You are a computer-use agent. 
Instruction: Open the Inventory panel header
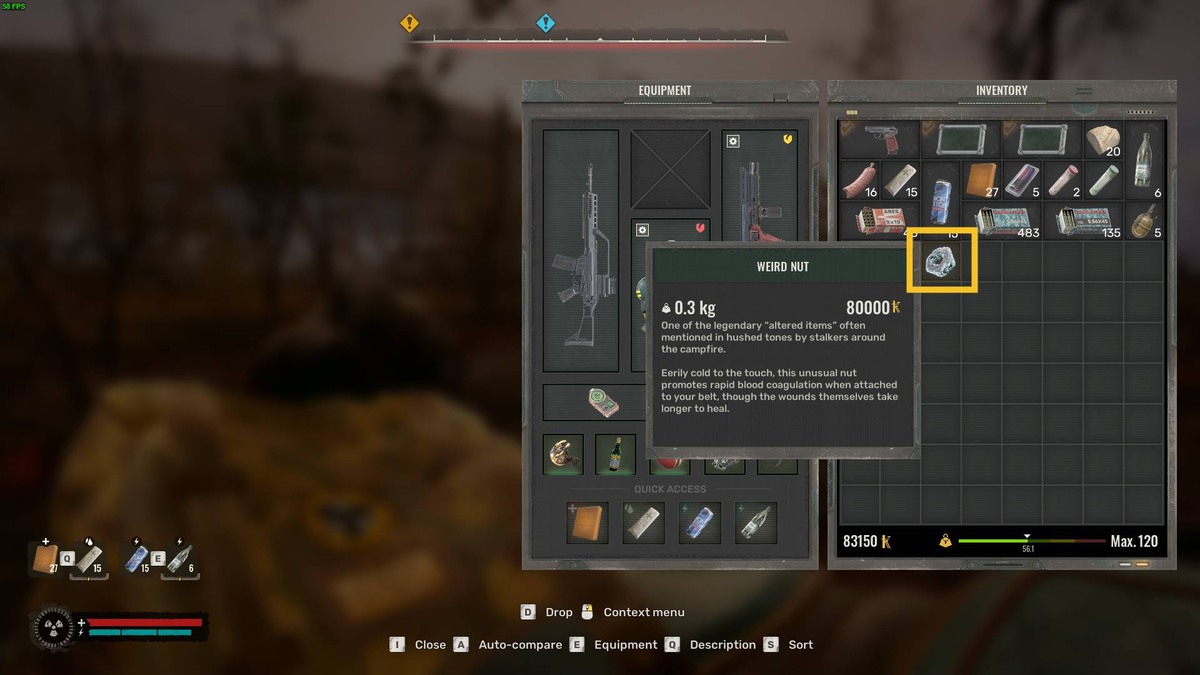coord(1001,91)
